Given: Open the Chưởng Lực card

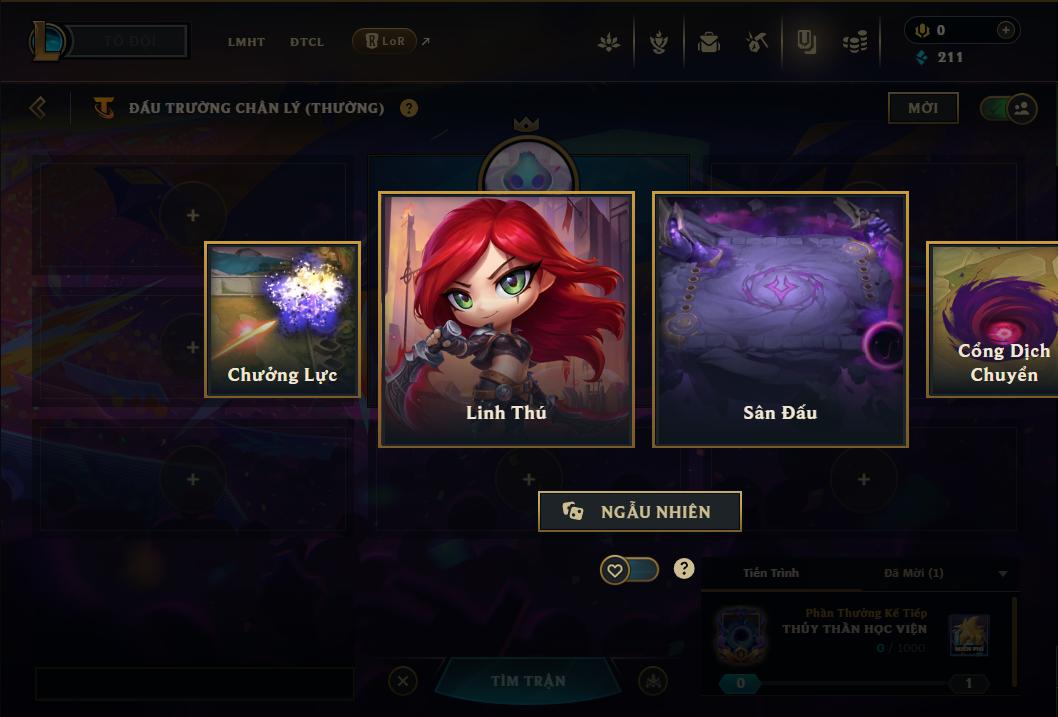Looking at the screenshot, I should click(282, 319).
